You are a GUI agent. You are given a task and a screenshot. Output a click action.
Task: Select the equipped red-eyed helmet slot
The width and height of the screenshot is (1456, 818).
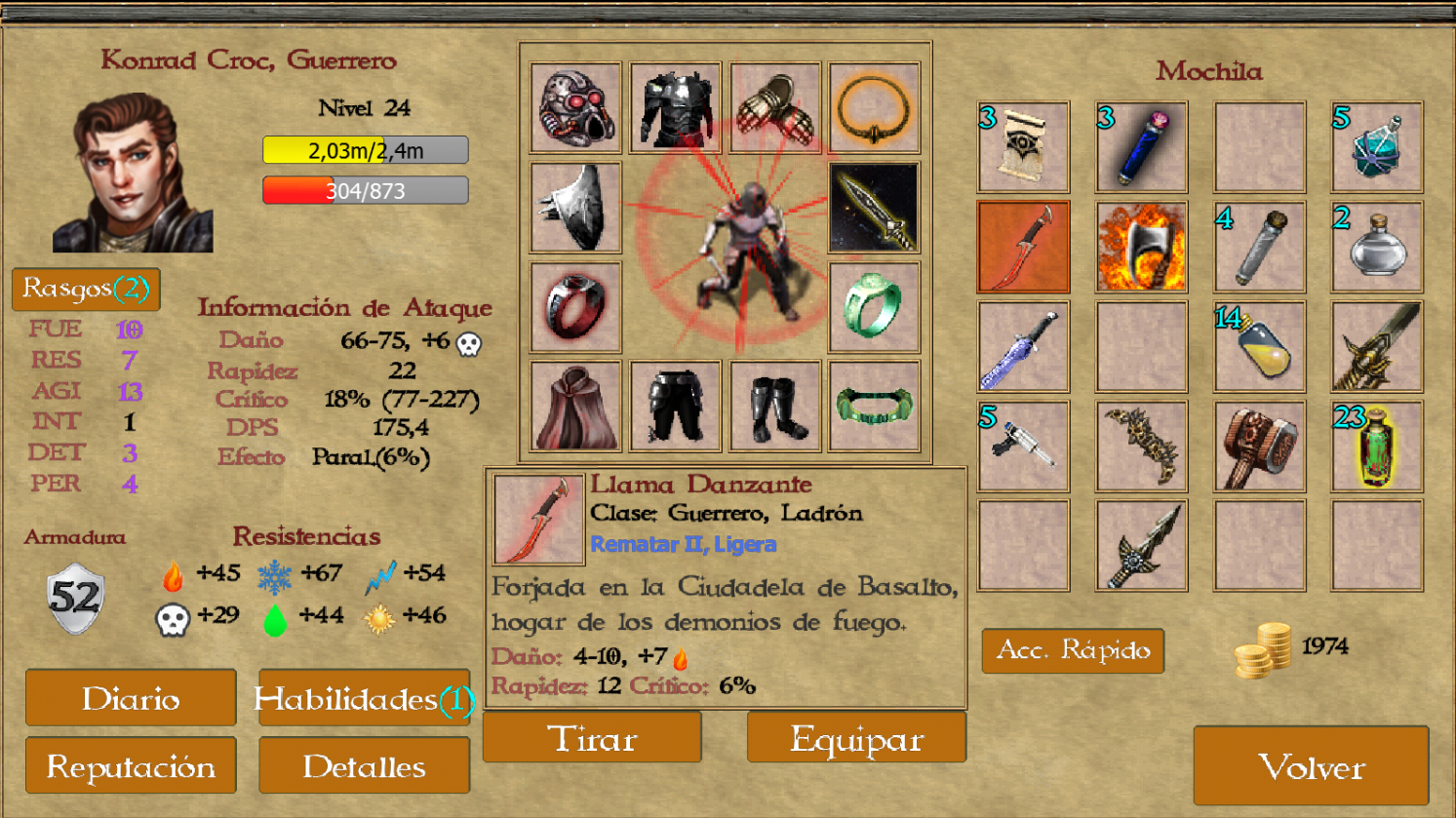[575, 108]
